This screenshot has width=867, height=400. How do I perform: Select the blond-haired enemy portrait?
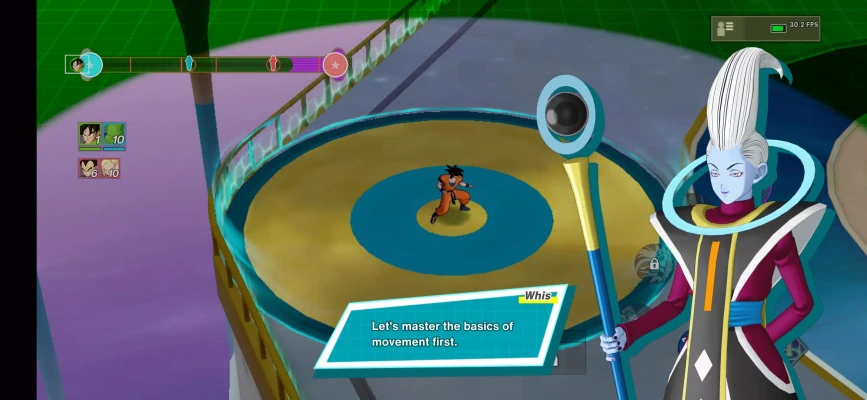click(x=110, y=168)
